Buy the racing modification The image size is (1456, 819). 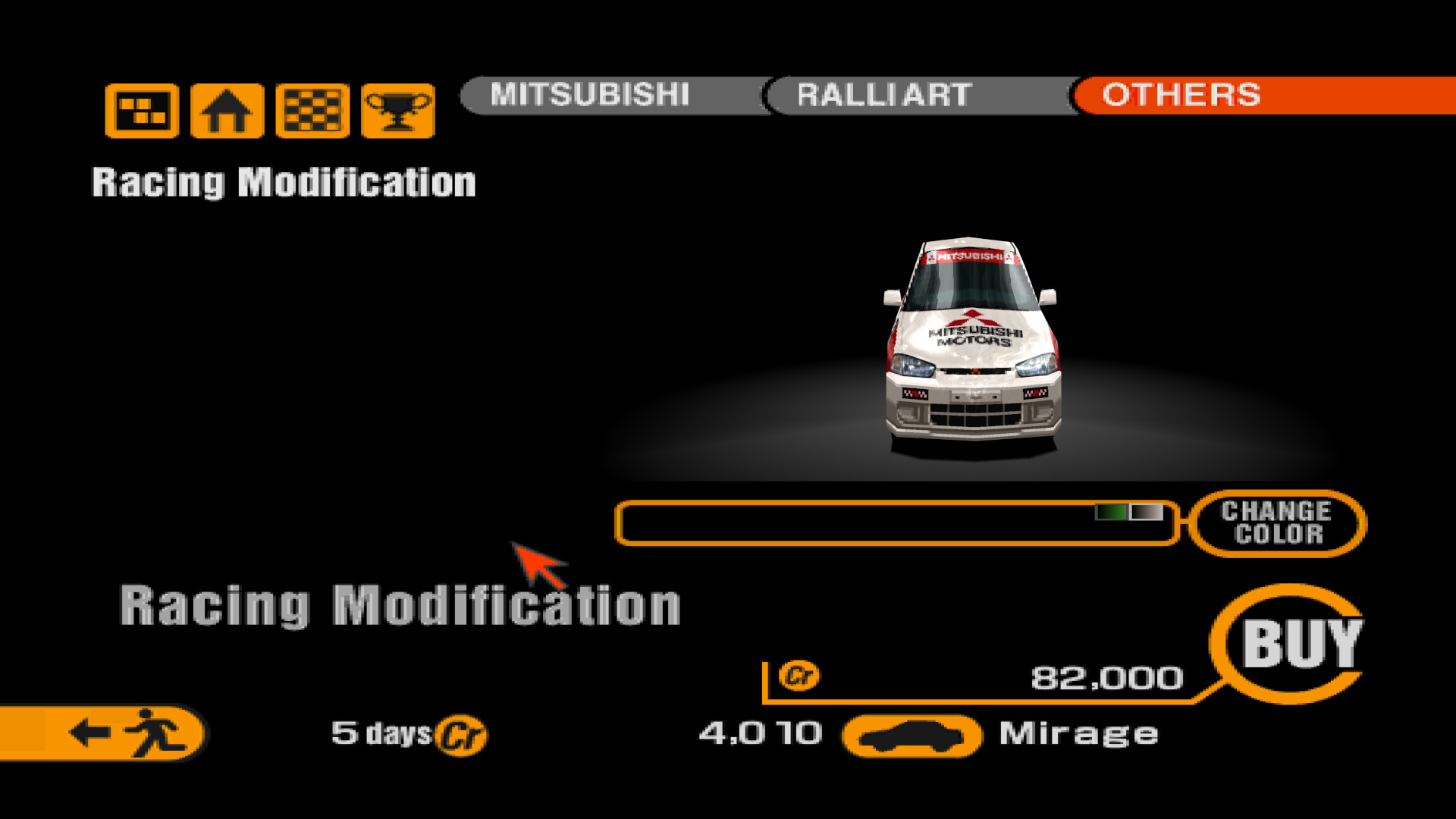pyautogui.click(x=1300, y=645)
